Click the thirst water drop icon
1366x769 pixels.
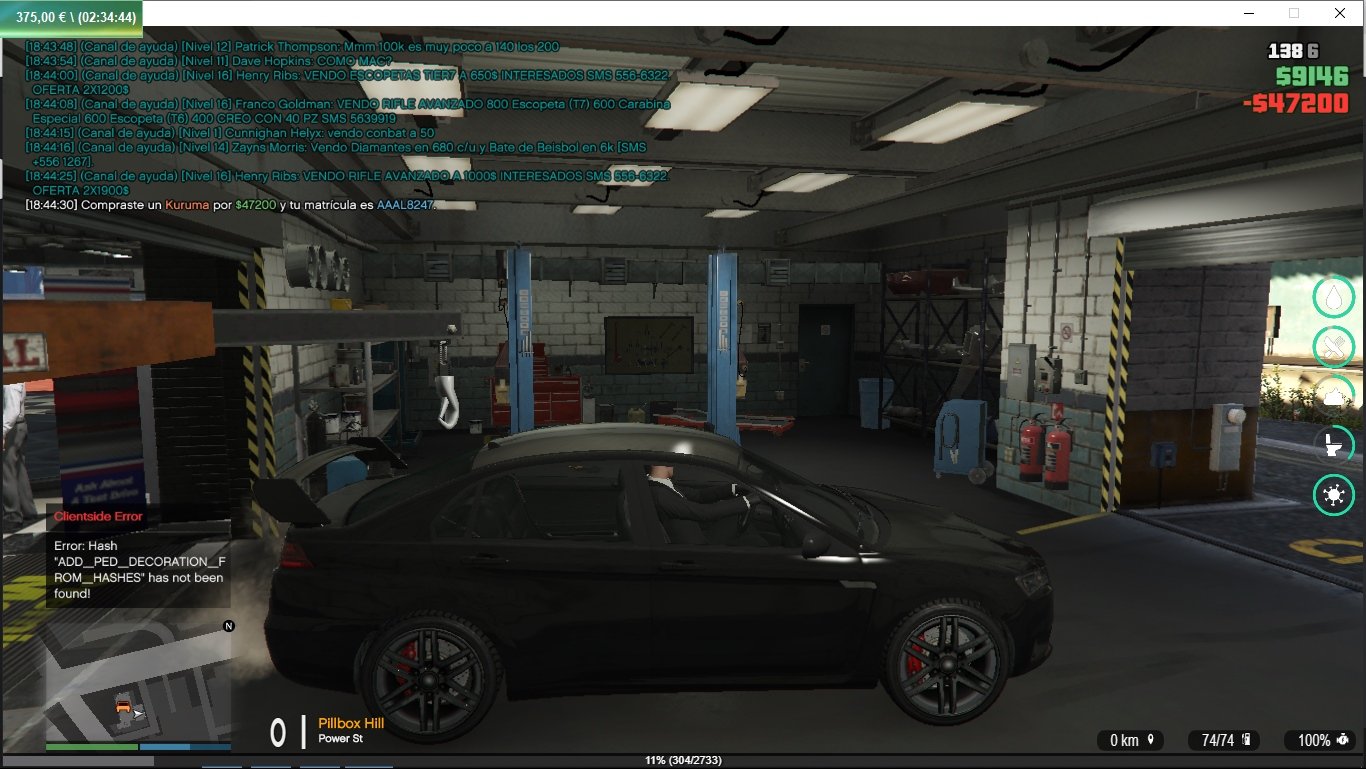pyautogui.click(x=1333, y=296)
